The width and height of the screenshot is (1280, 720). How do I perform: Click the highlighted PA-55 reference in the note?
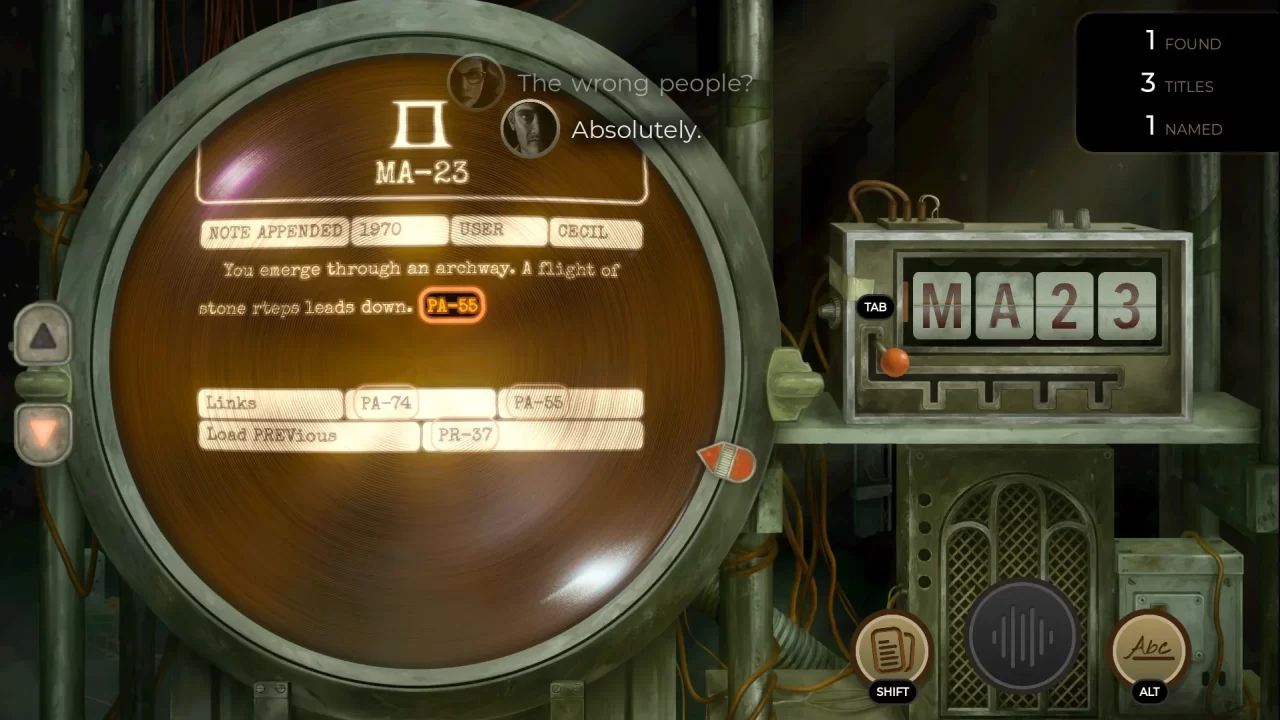tap(452, 306)
